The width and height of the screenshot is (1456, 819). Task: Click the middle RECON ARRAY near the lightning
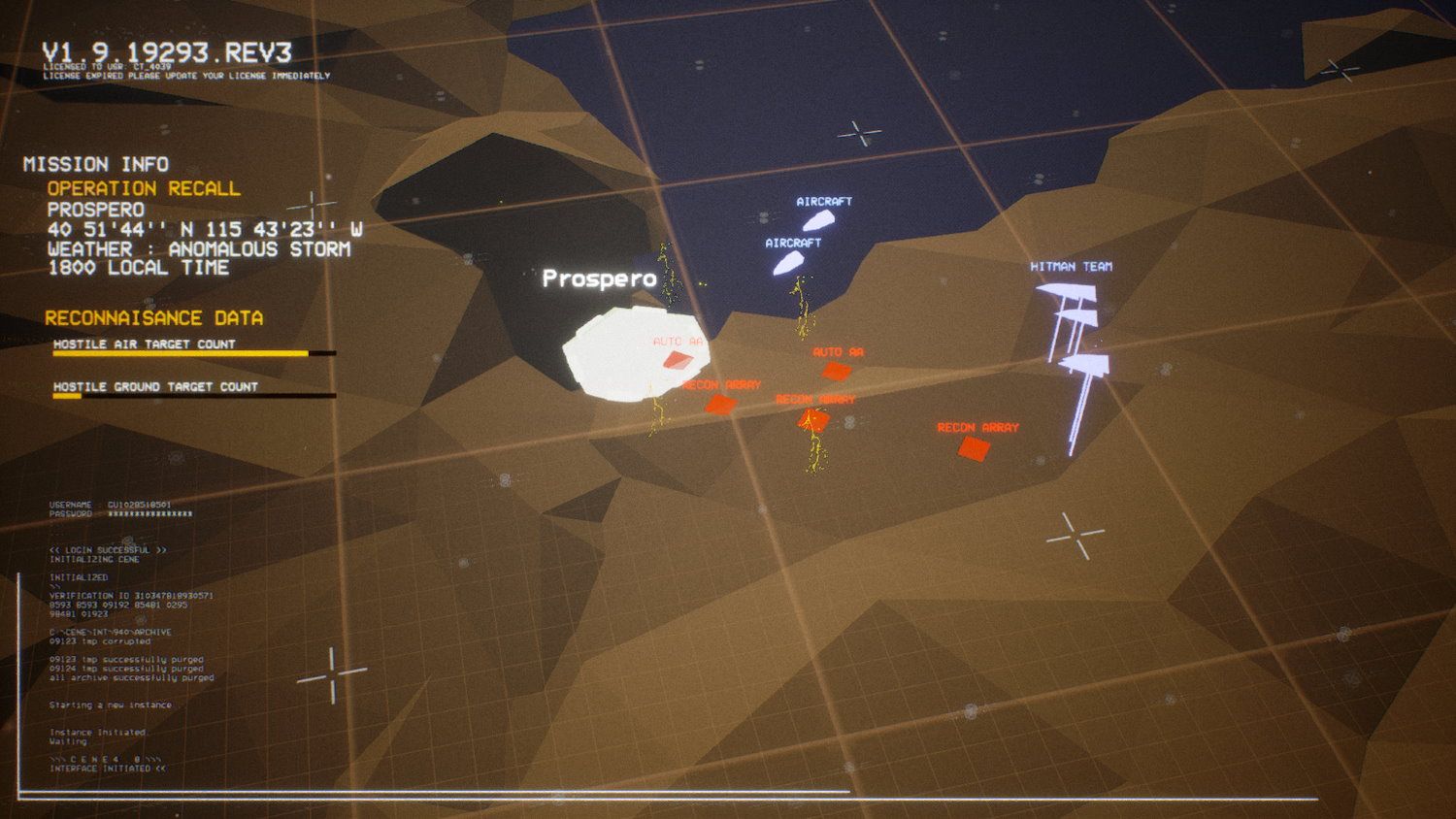(x=813, y=418)
